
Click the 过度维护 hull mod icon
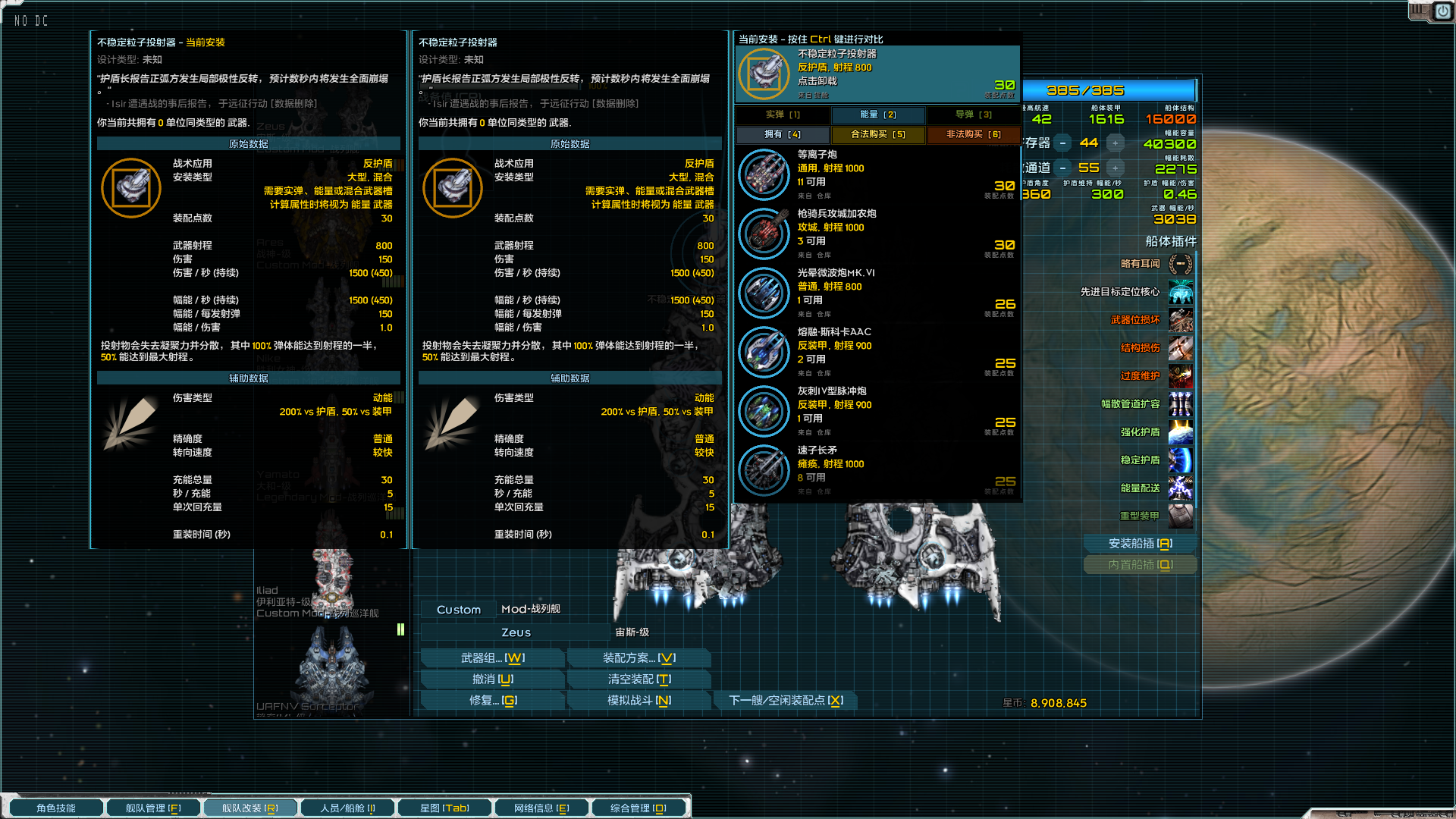click(x=1181, y=376)
